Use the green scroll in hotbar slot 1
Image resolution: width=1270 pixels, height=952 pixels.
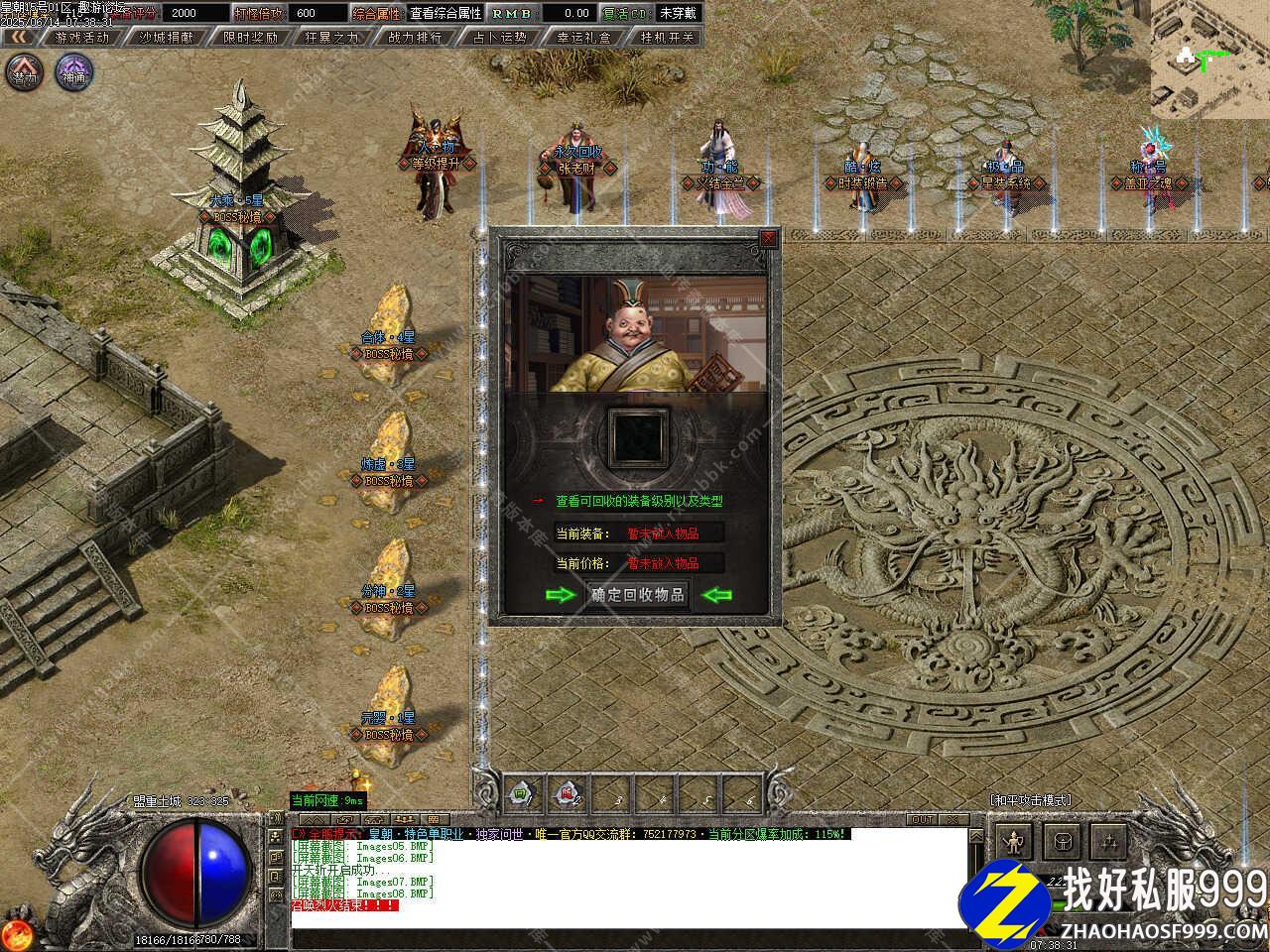522,792
